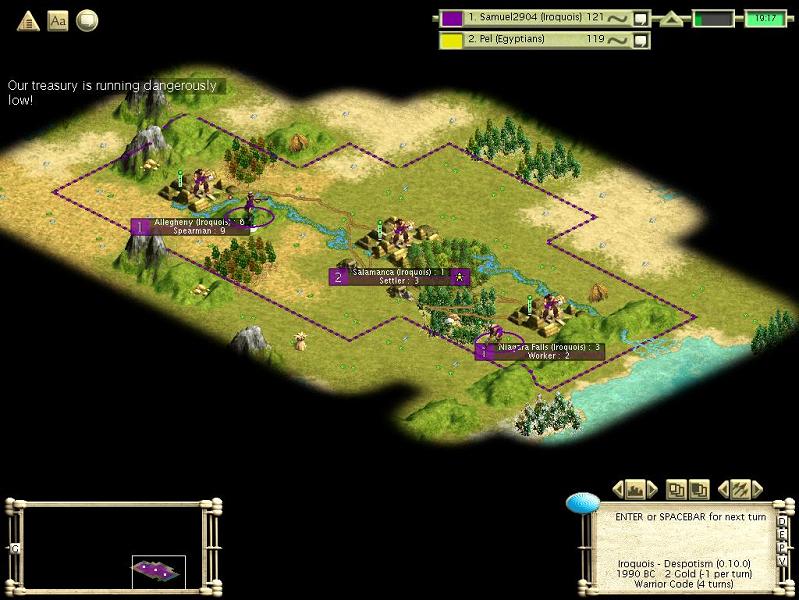
Task: Click the Iroquois Despotism government line
Action: pos(684,563)
